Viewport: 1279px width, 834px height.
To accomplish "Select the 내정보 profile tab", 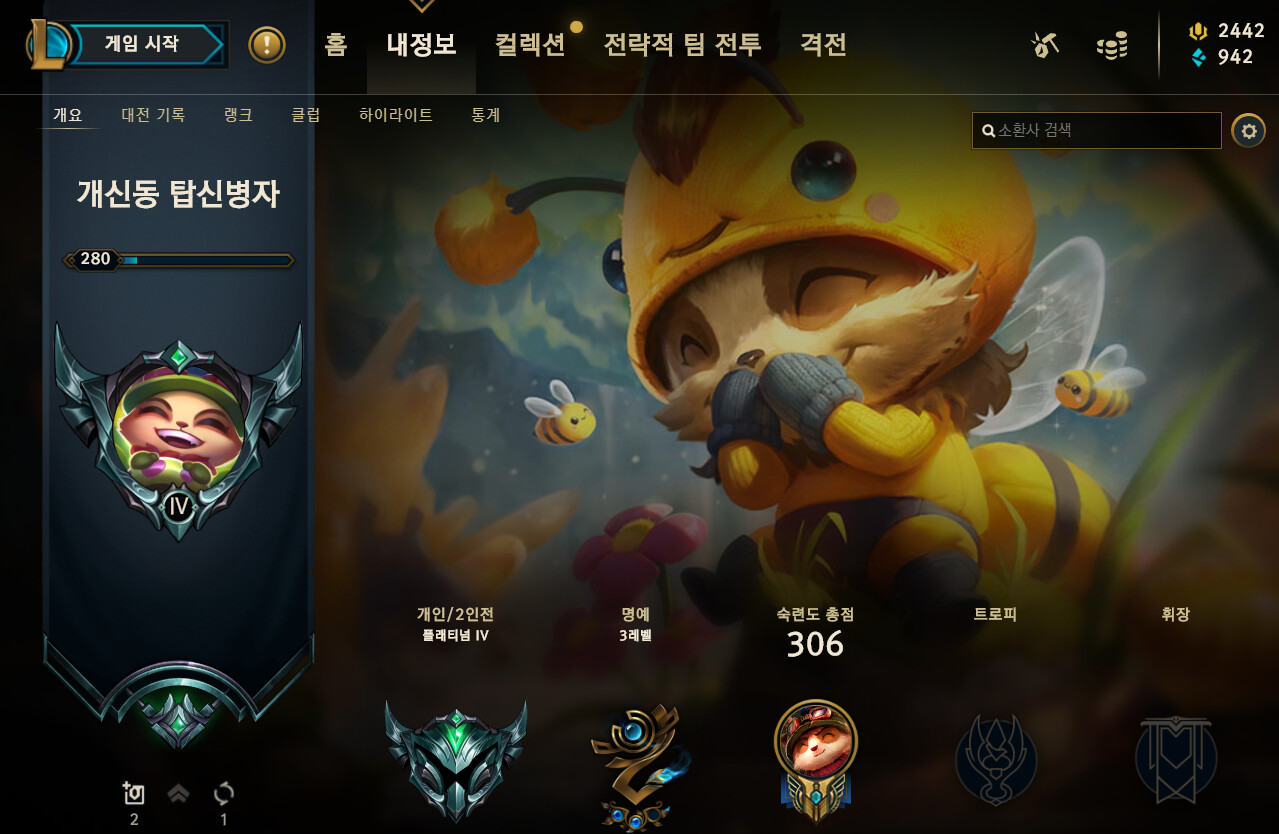I will pyautogui.click(x=421, y=44).
